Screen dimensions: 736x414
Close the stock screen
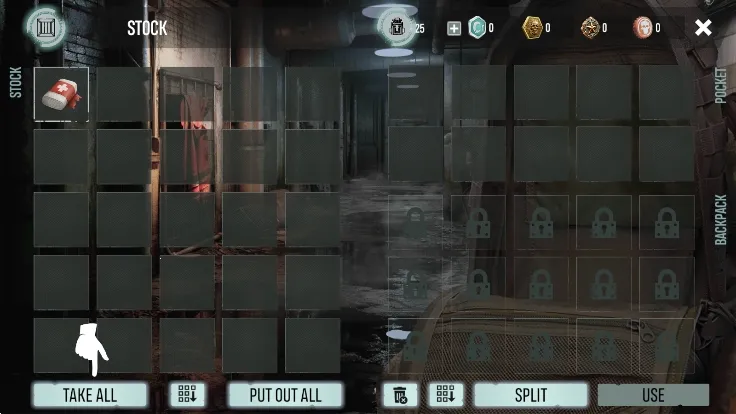click(703, 28)
